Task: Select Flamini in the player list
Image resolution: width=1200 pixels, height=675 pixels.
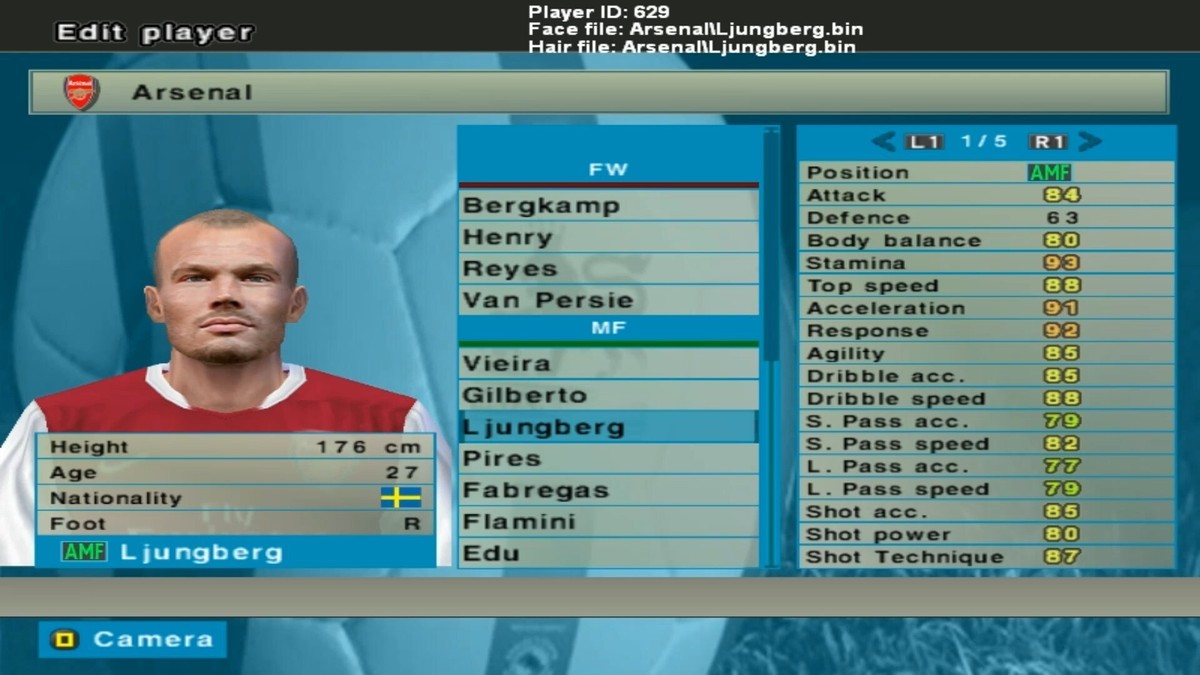Action: [608, 522]
